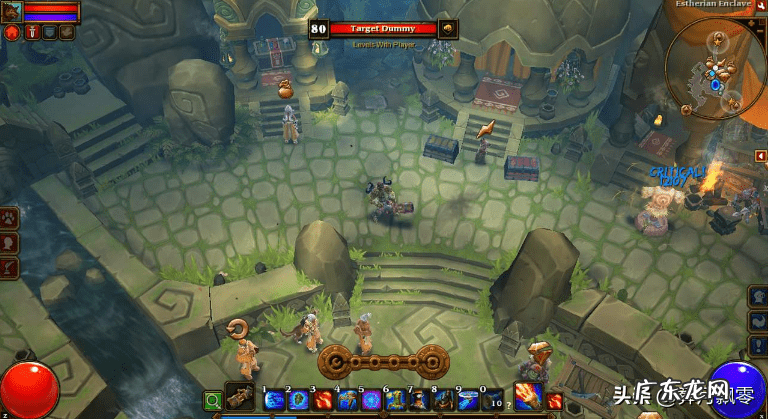768x419 pixels.
Task: Open the paw print pet panel
Action: point(10,217)
